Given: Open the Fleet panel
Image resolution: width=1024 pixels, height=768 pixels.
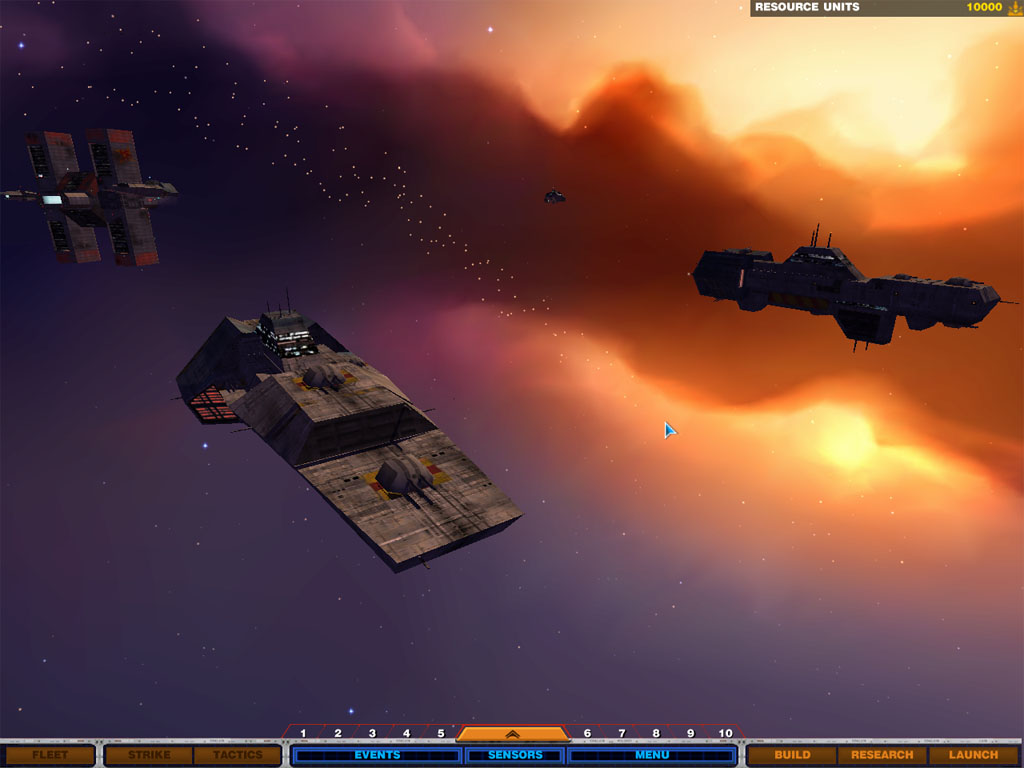Looking at the screenshot, I should (48, 755).
